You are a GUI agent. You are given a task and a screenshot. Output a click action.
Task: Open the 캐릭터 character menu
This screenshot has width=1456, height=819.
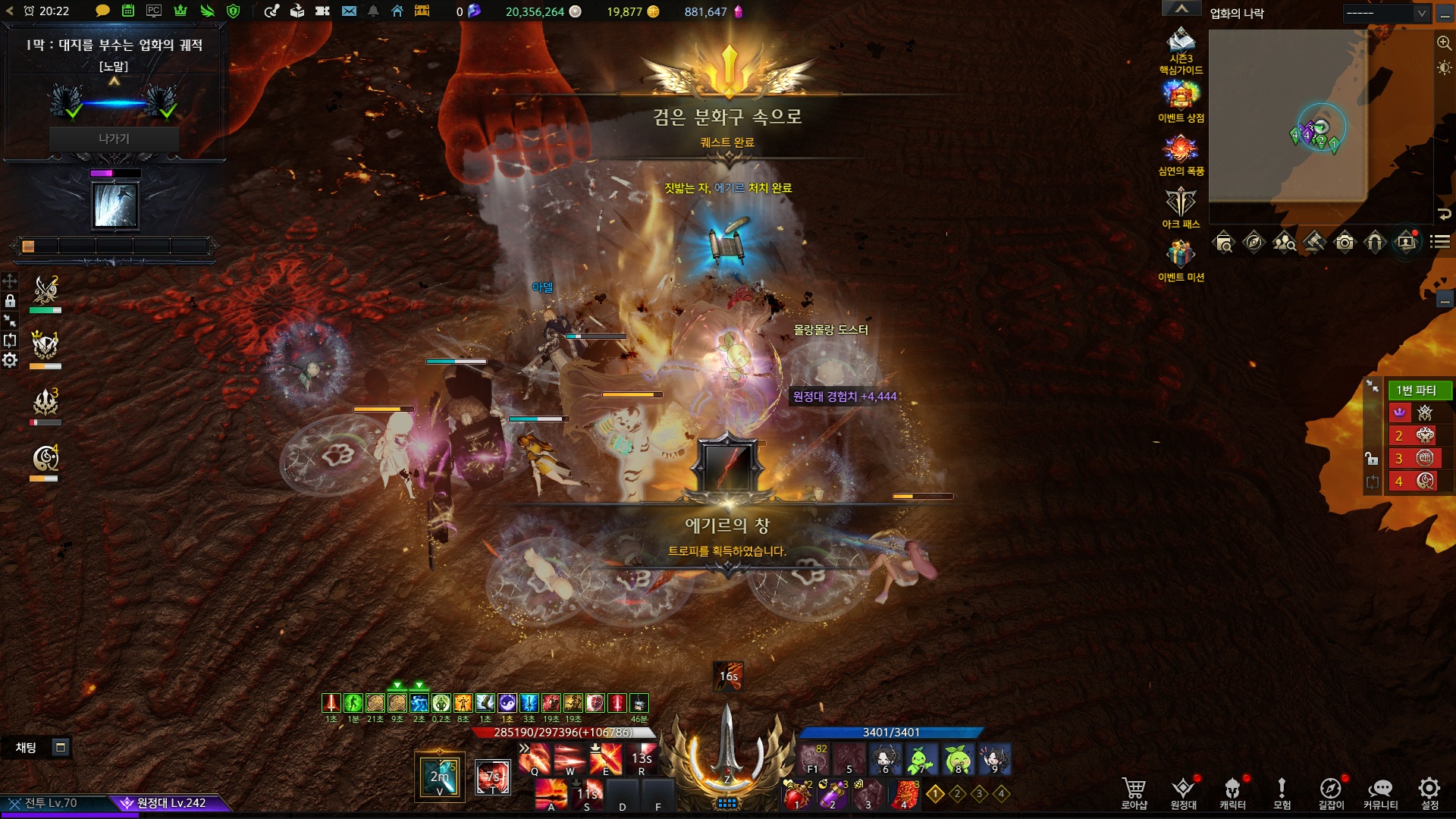tap(1232, 792)
